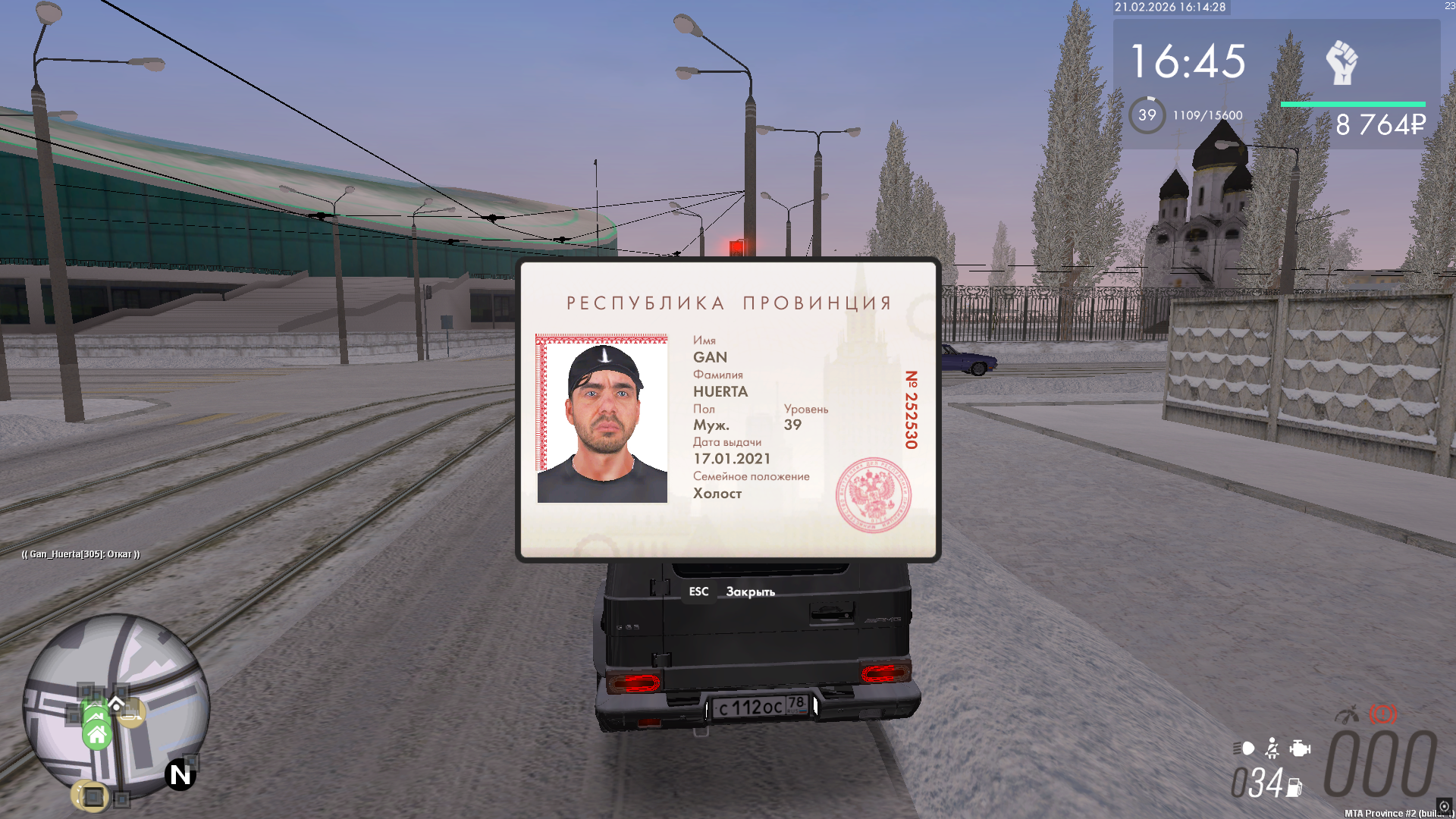Click the passport photo of Gan Huerta

click(602, 419)
